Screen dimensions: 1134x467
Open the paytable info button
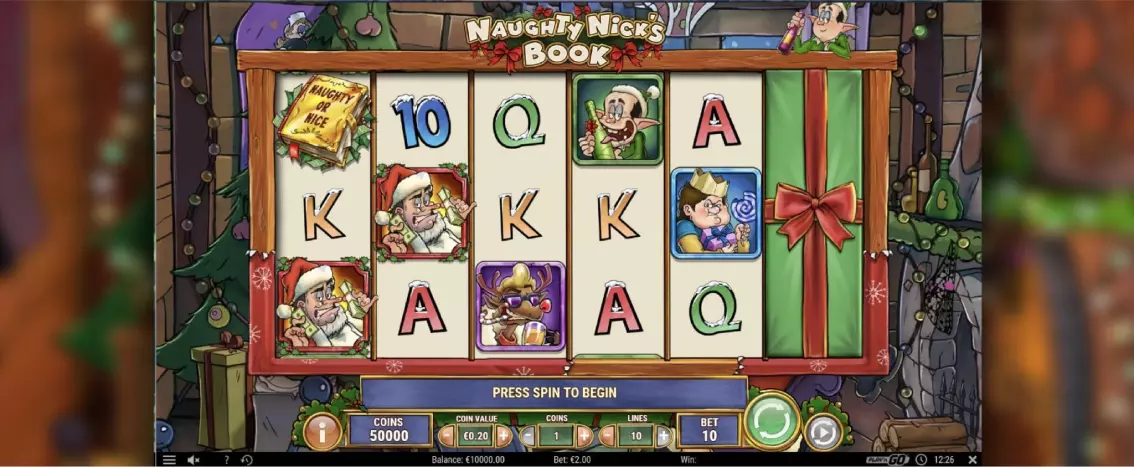322,431
